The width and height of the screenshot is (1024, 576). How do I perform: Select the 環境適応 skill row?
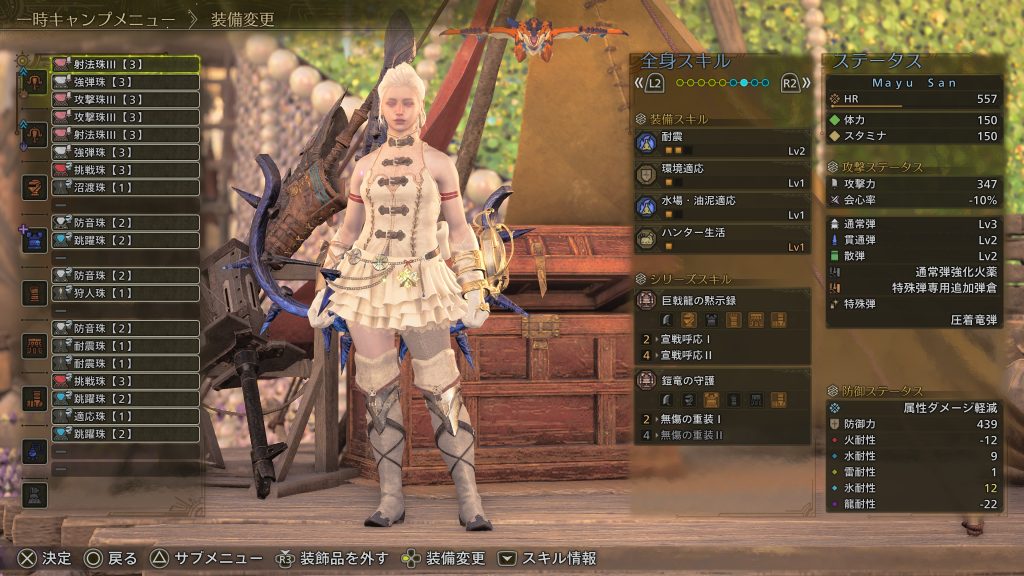tap(722, 177)
